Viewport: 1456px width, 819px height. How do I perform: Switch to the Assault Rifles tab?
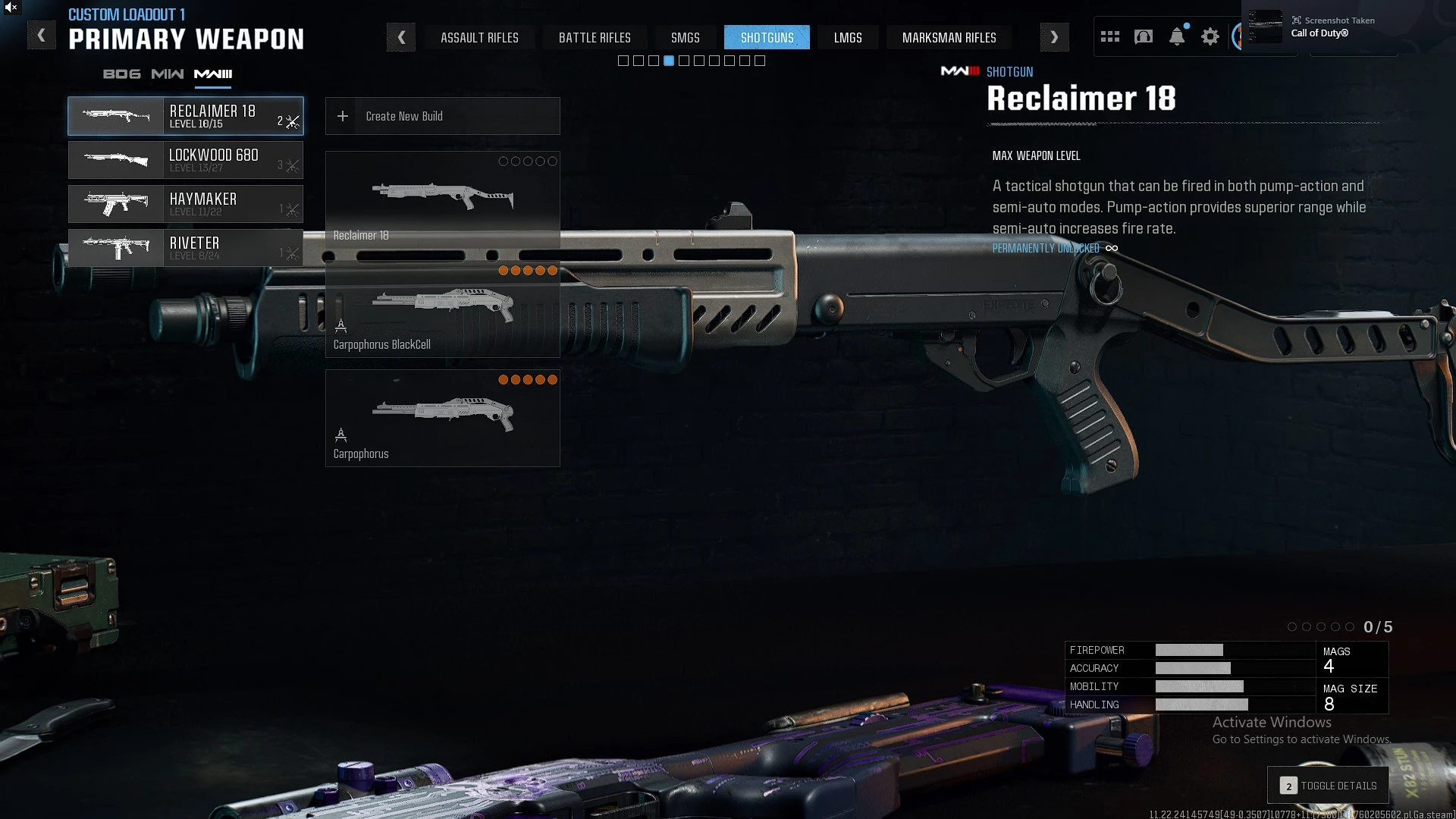(x=479, y=37)
